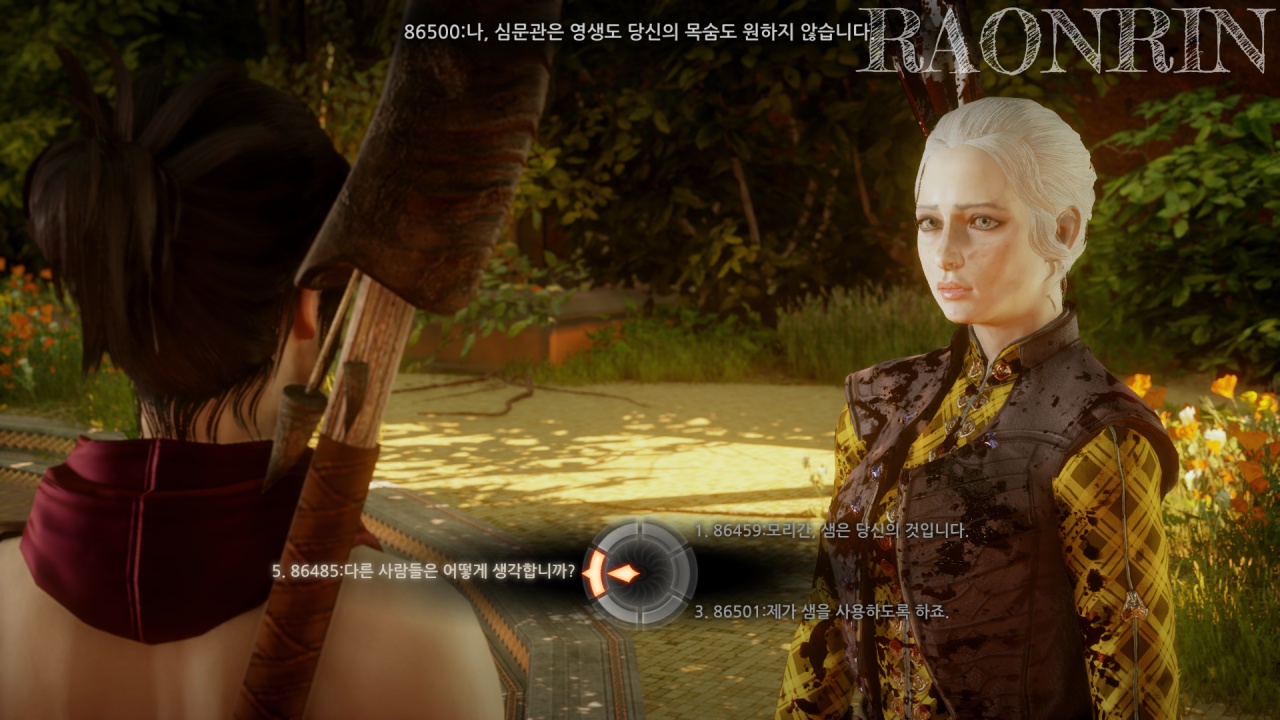Pick reply 3 to use the well yourself
1280x720 pixels.
point(821,611)
